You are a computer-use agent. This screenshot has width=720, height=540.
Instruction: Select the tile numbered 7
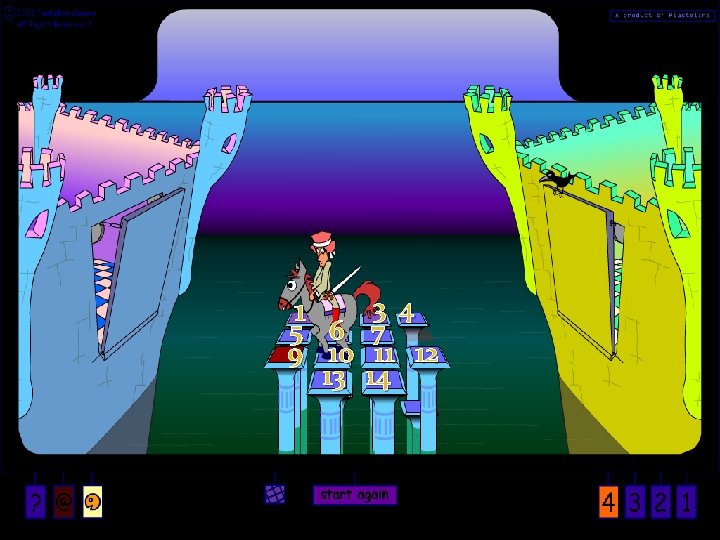pos(377,334)
